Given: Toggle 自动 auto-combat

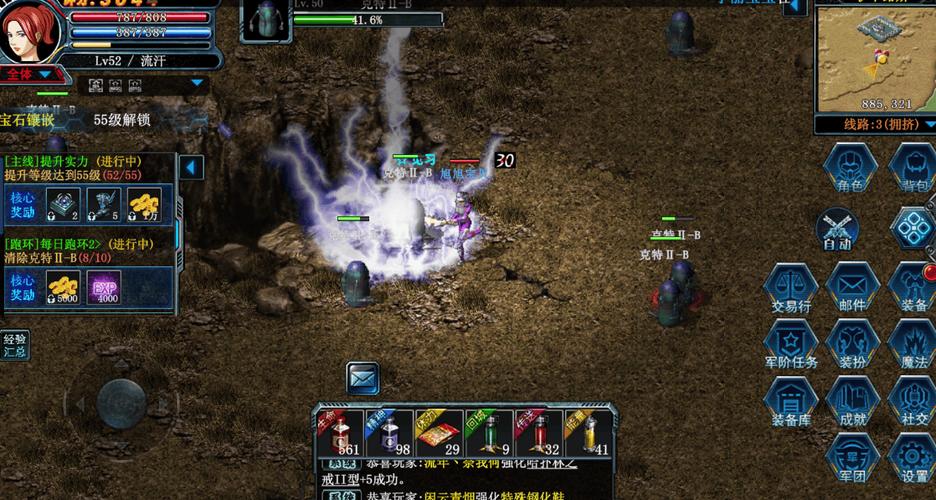Looking at the screenshot, I should (837, 229).
